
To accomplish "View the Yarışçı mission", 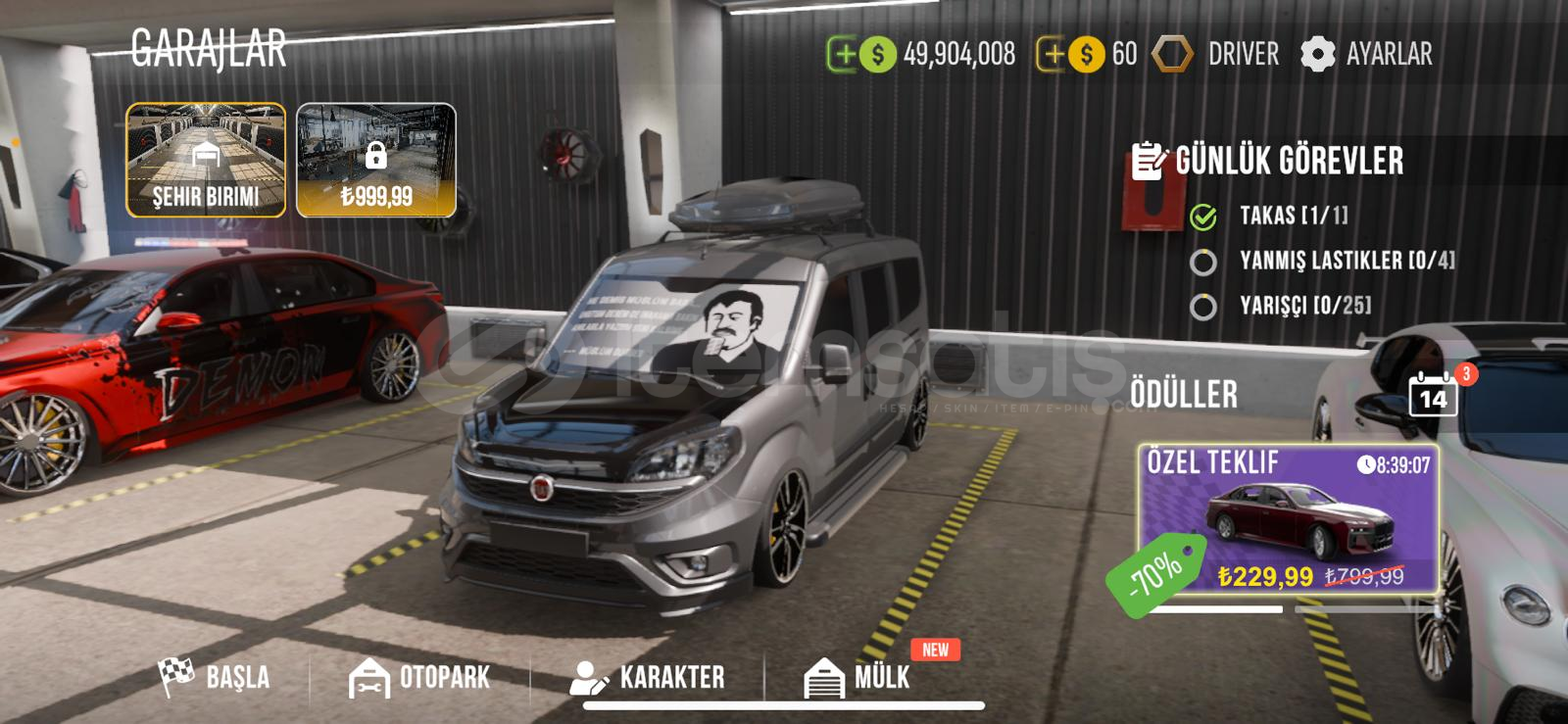I will [1304, 306].
